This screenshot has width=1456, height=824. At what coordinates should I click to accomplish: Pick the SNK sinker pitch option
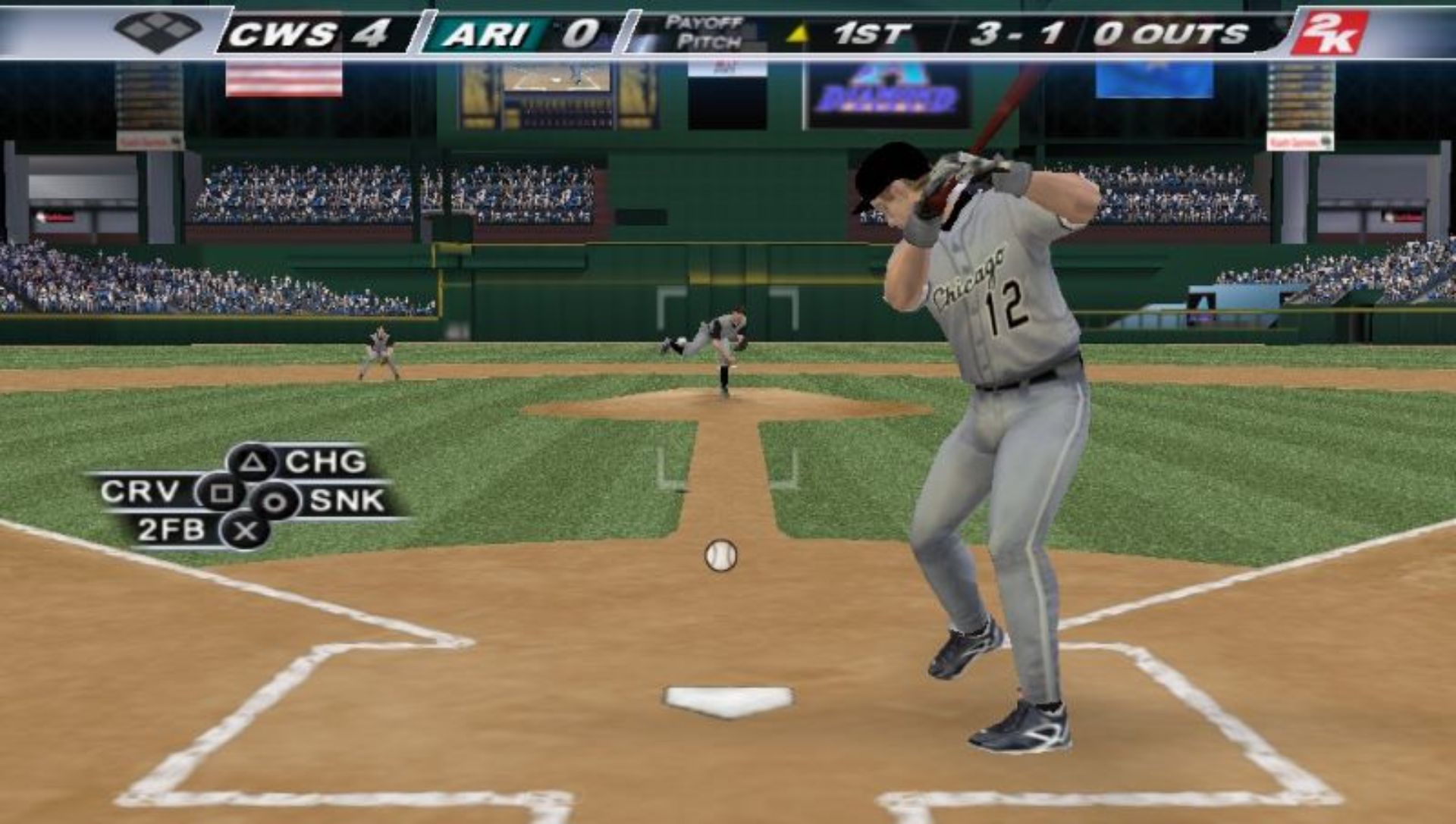275,501
